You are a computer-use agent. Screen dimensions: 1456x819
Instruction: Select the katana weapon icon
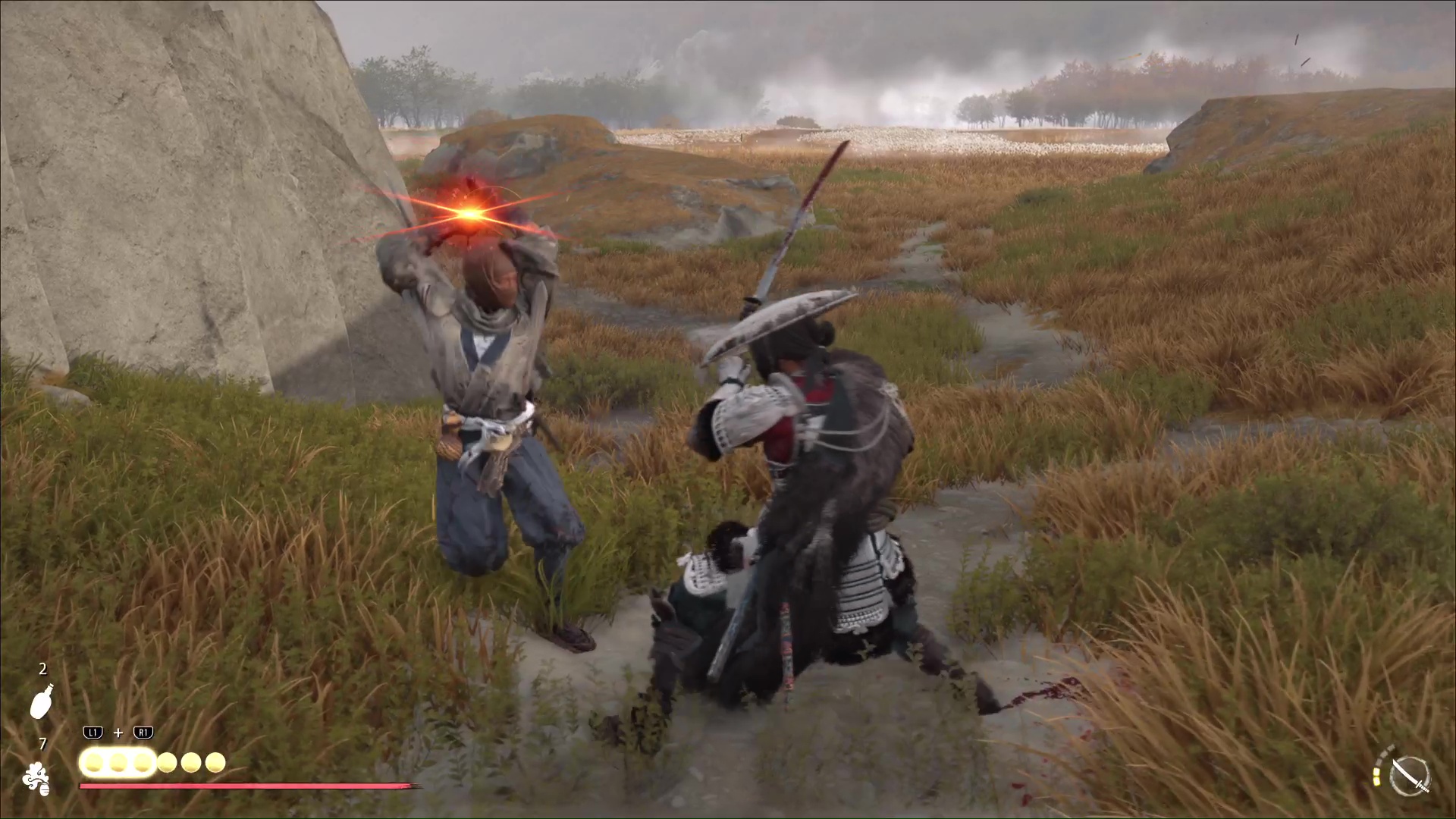click(x=1410, y=777)
